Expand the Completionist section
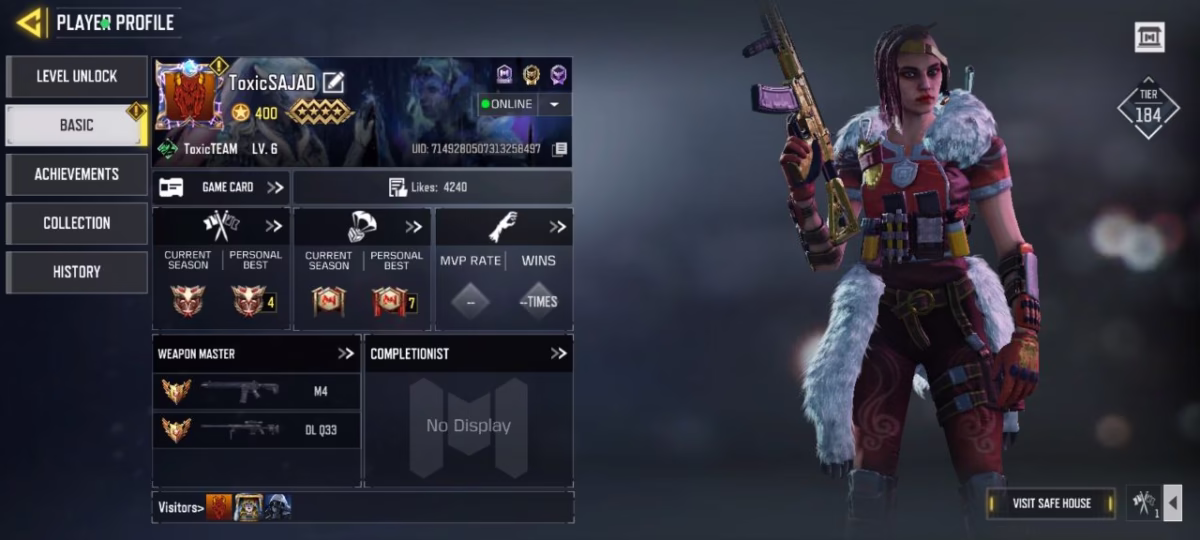 [x=558, y=353]
